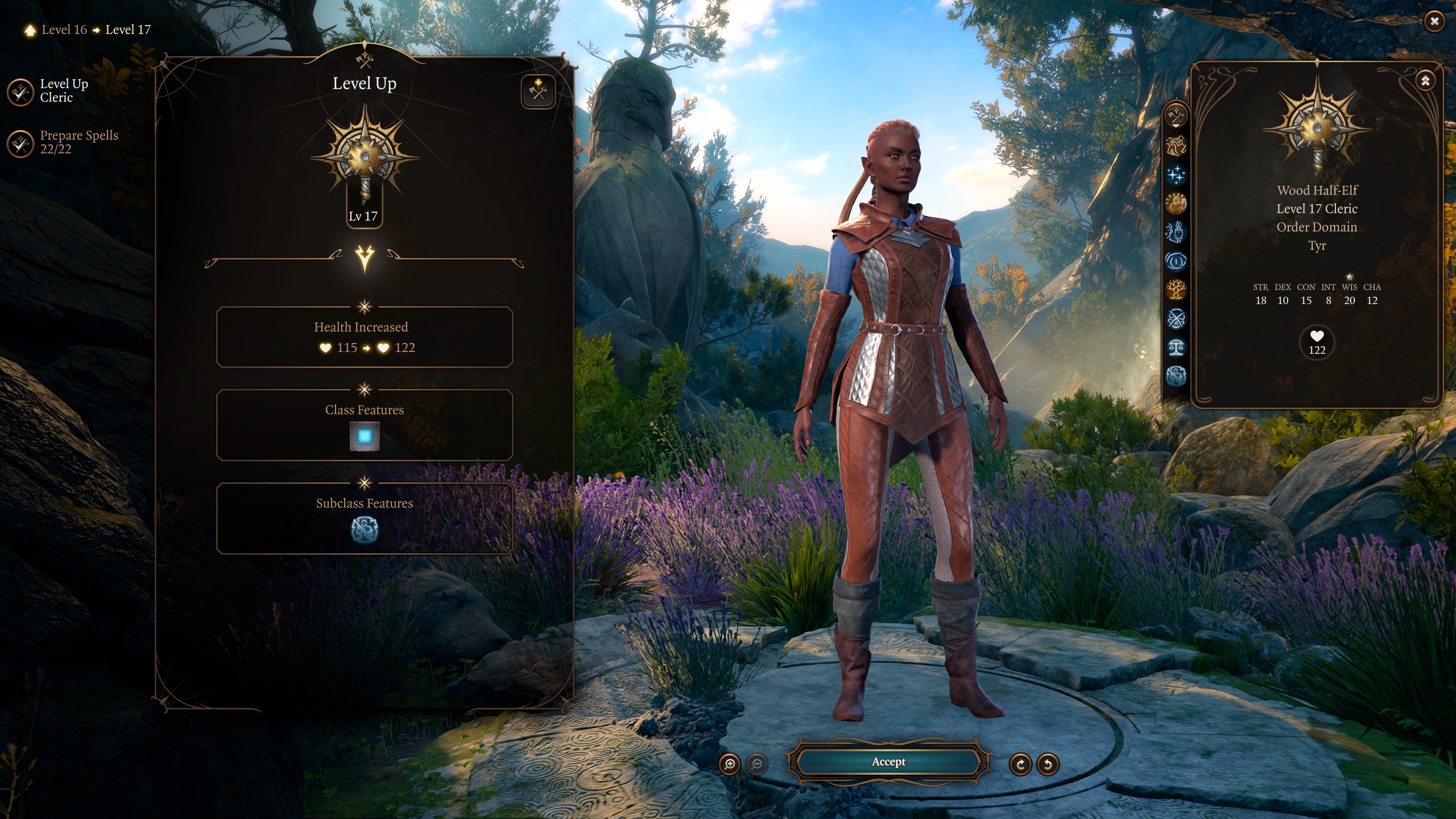Collapse the character summary panel

[1425, 81]
